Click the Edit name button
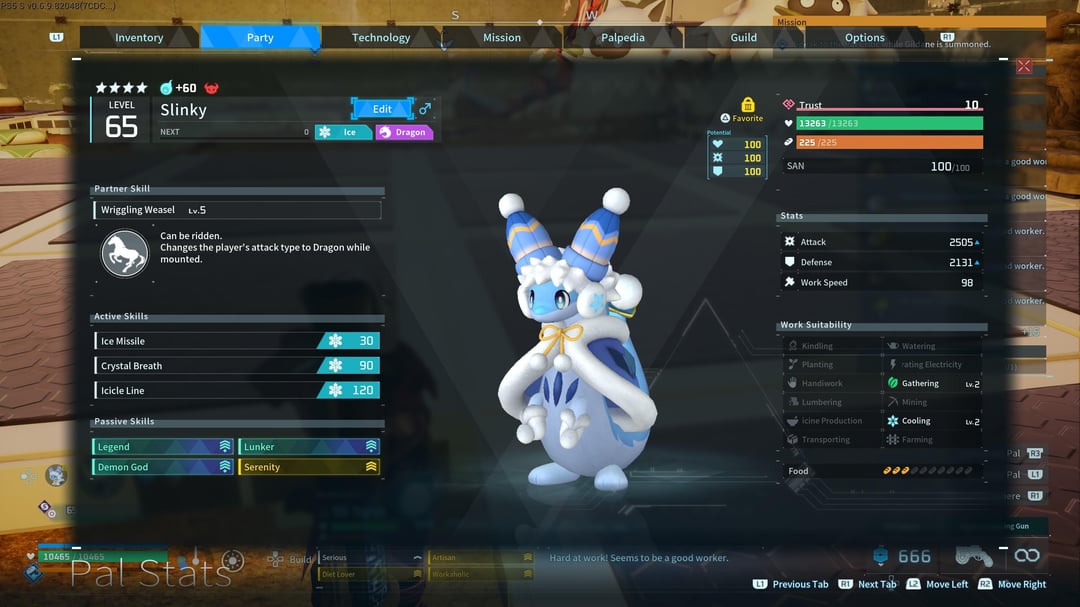 click(x=382, y=109)
